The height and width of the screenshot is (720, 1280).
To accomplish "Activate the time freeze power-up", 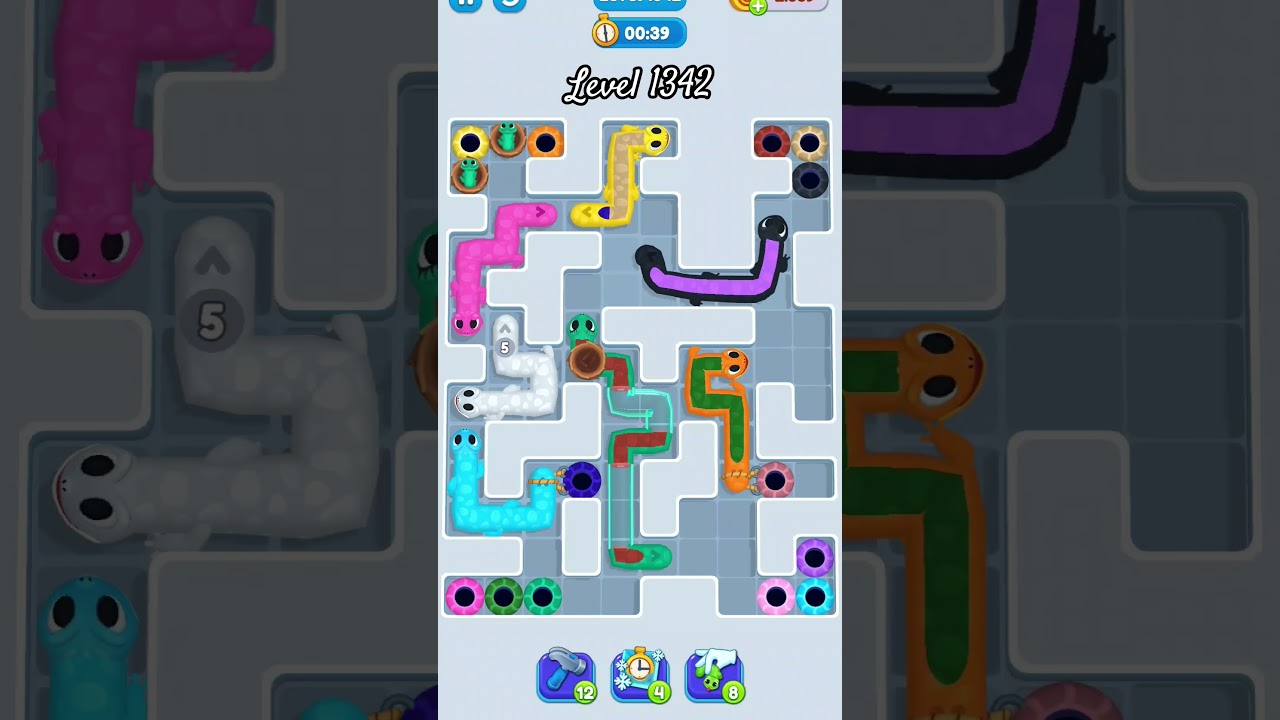I will point(640,672).
